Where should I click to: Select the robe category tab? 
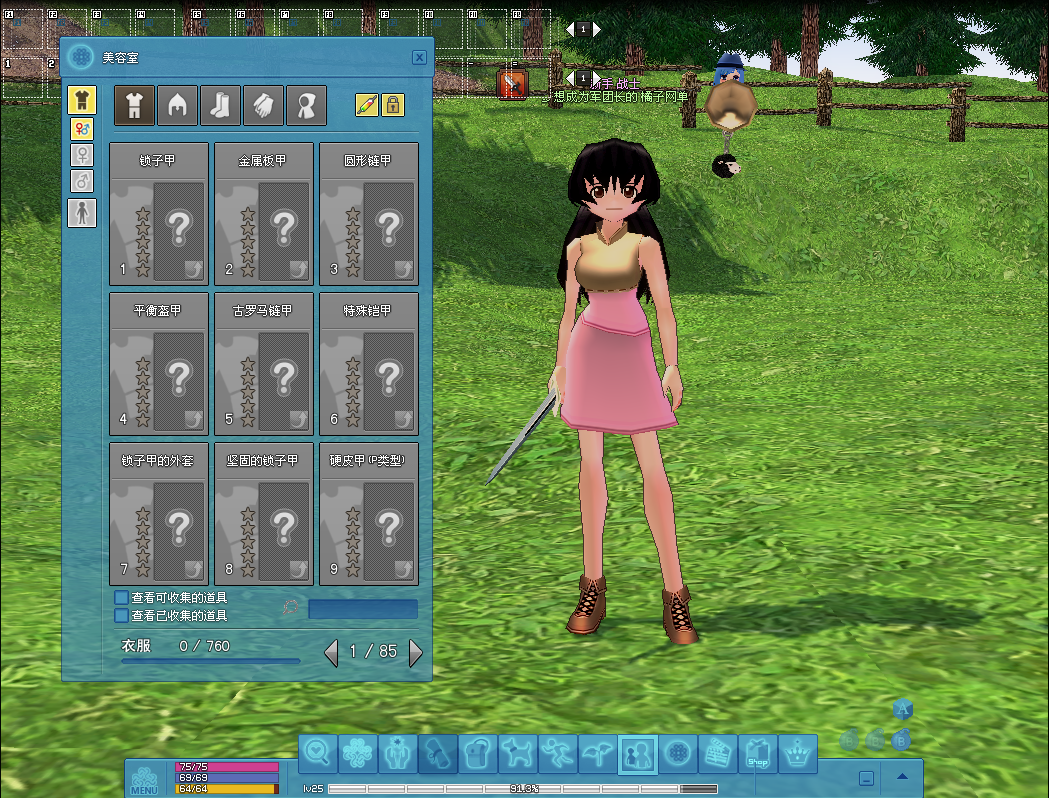307,105
